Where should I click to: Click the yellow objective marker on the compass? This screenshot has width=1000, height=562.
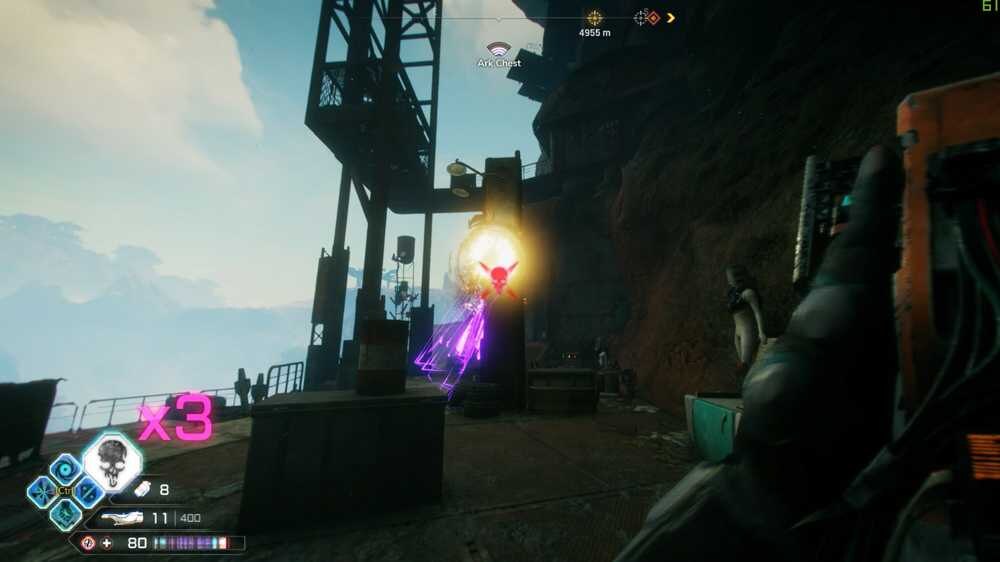click(x=594, y=18)
